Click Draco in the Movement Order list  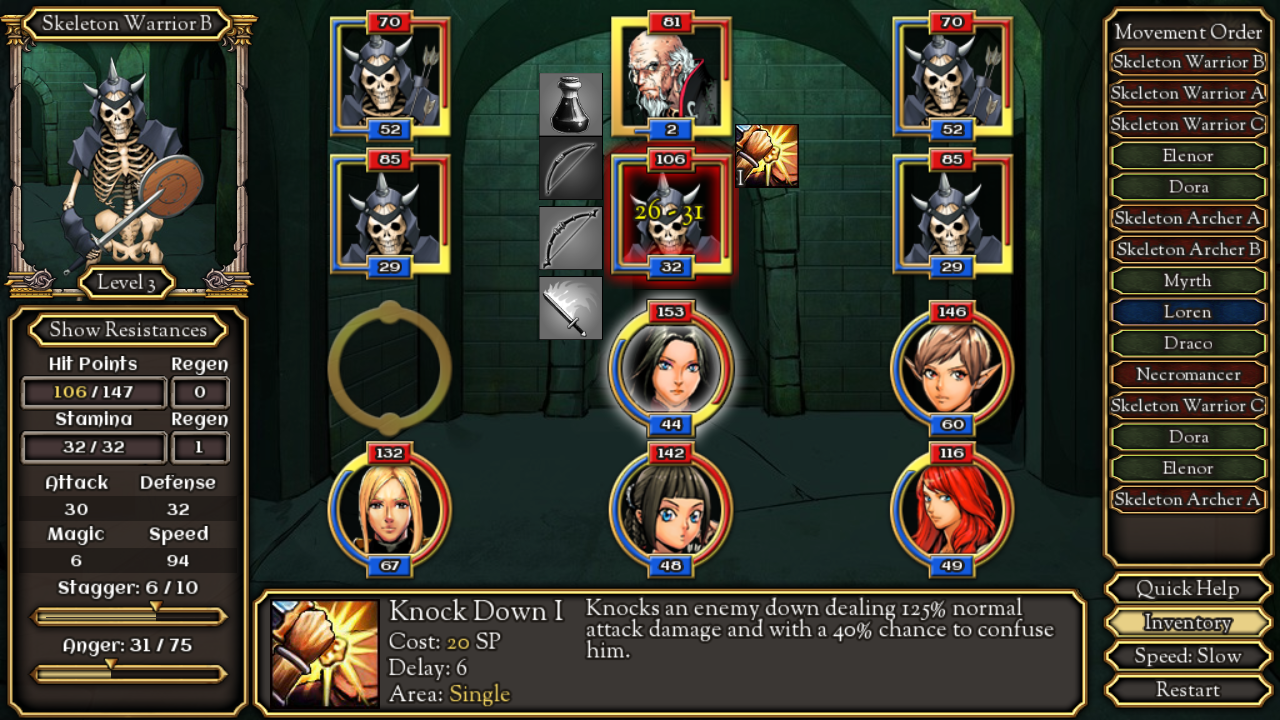click(1187, 343)
